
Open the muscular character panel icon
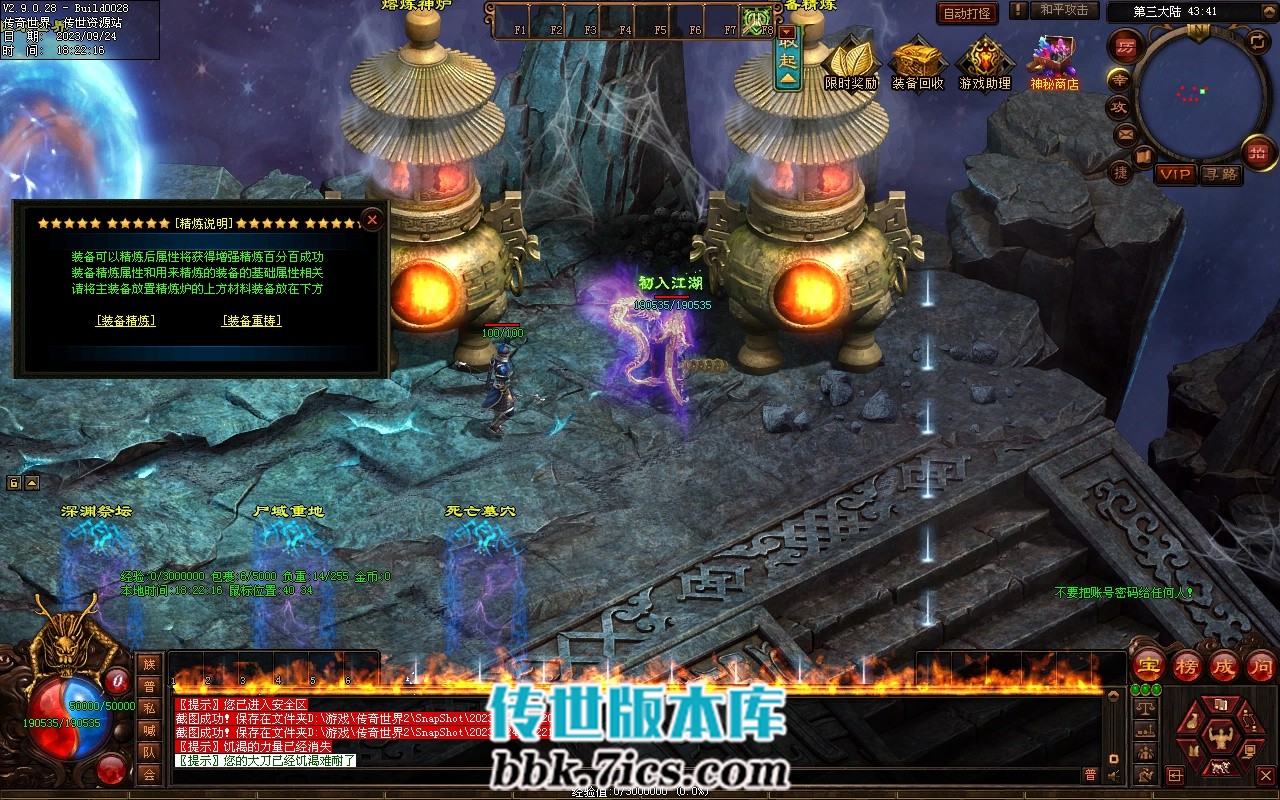coord(1219,738)
